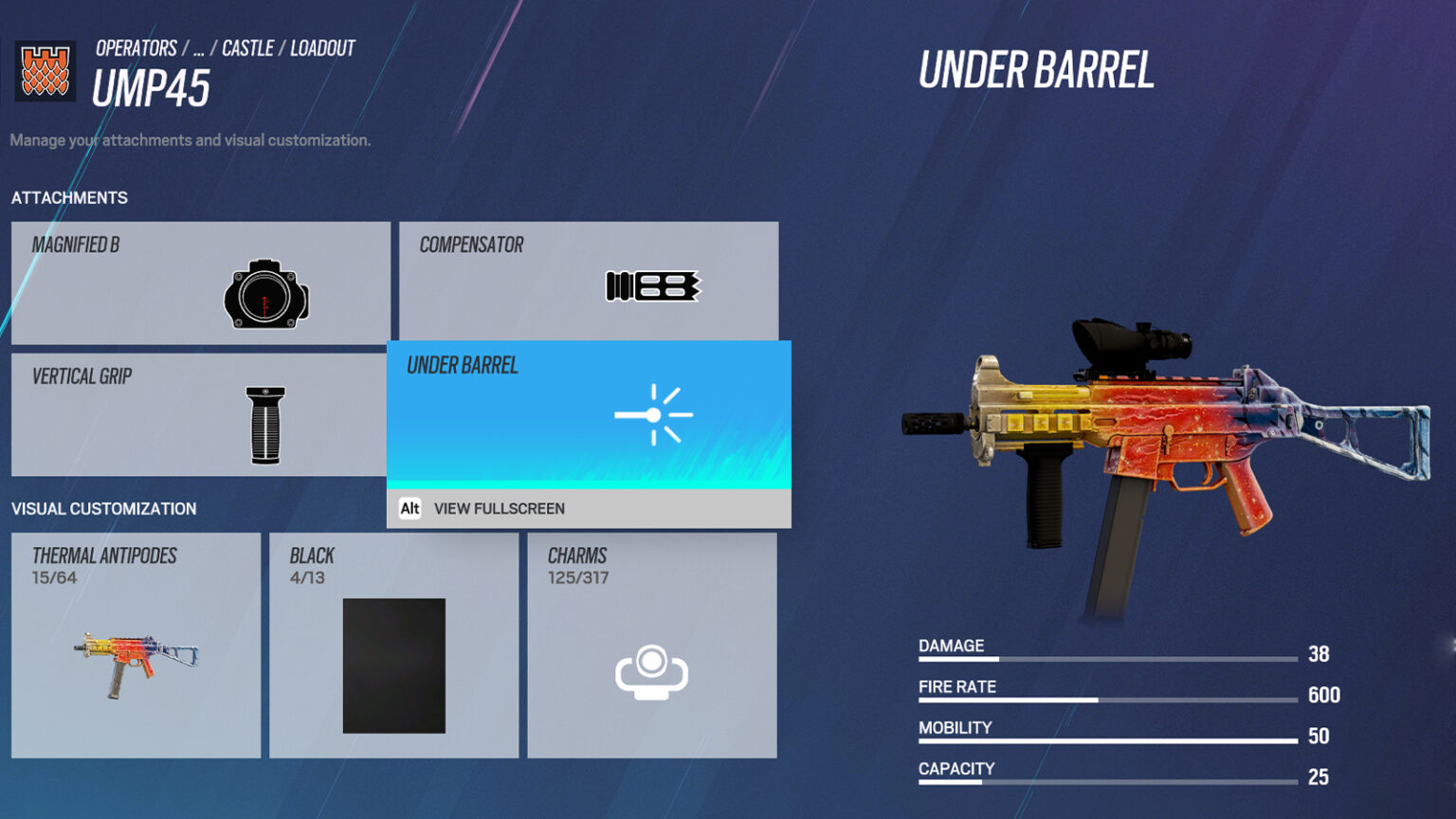
Task: Click View Fullscreen below Under Barrel
Action: coord(498,509)
